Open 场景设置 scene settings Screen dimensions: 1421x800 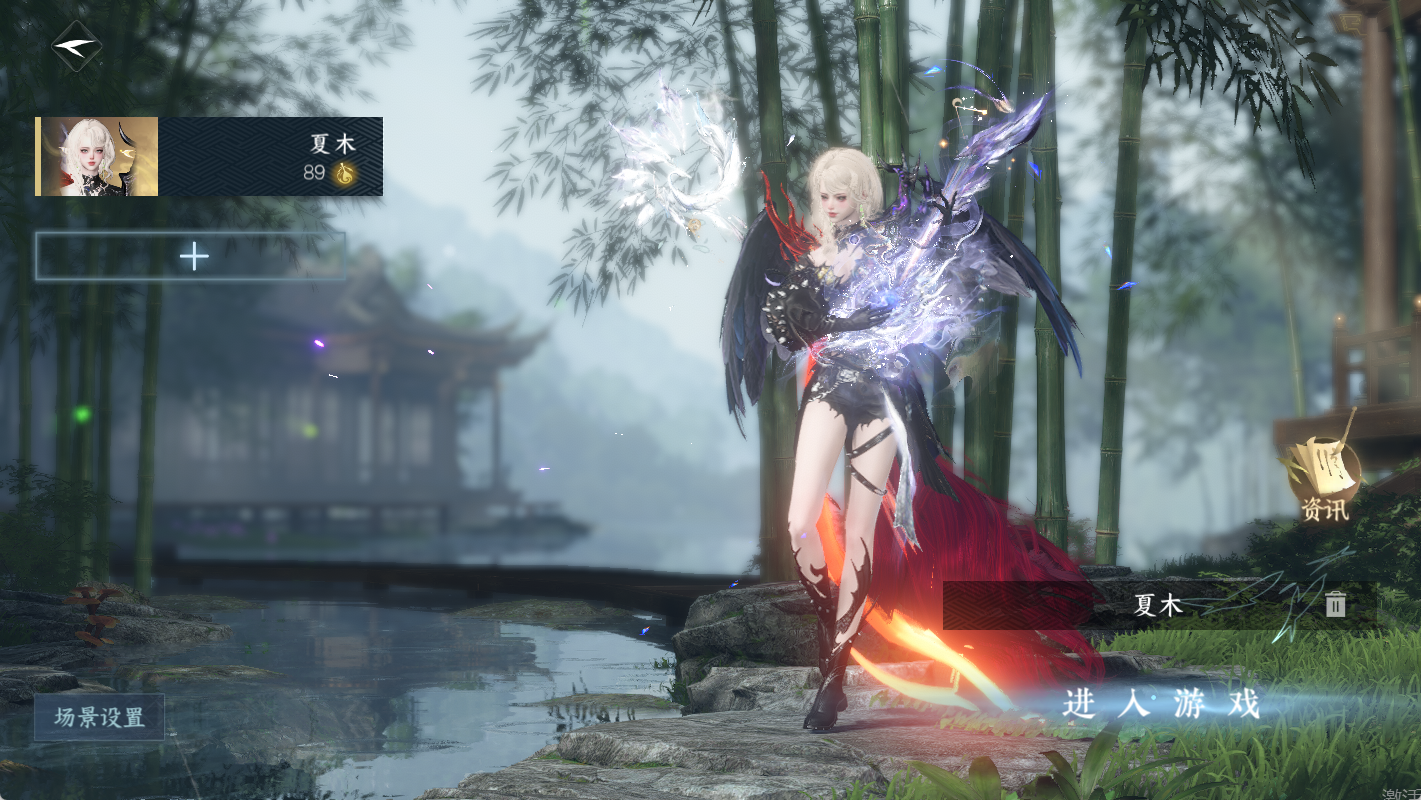(x=99, y=717)
